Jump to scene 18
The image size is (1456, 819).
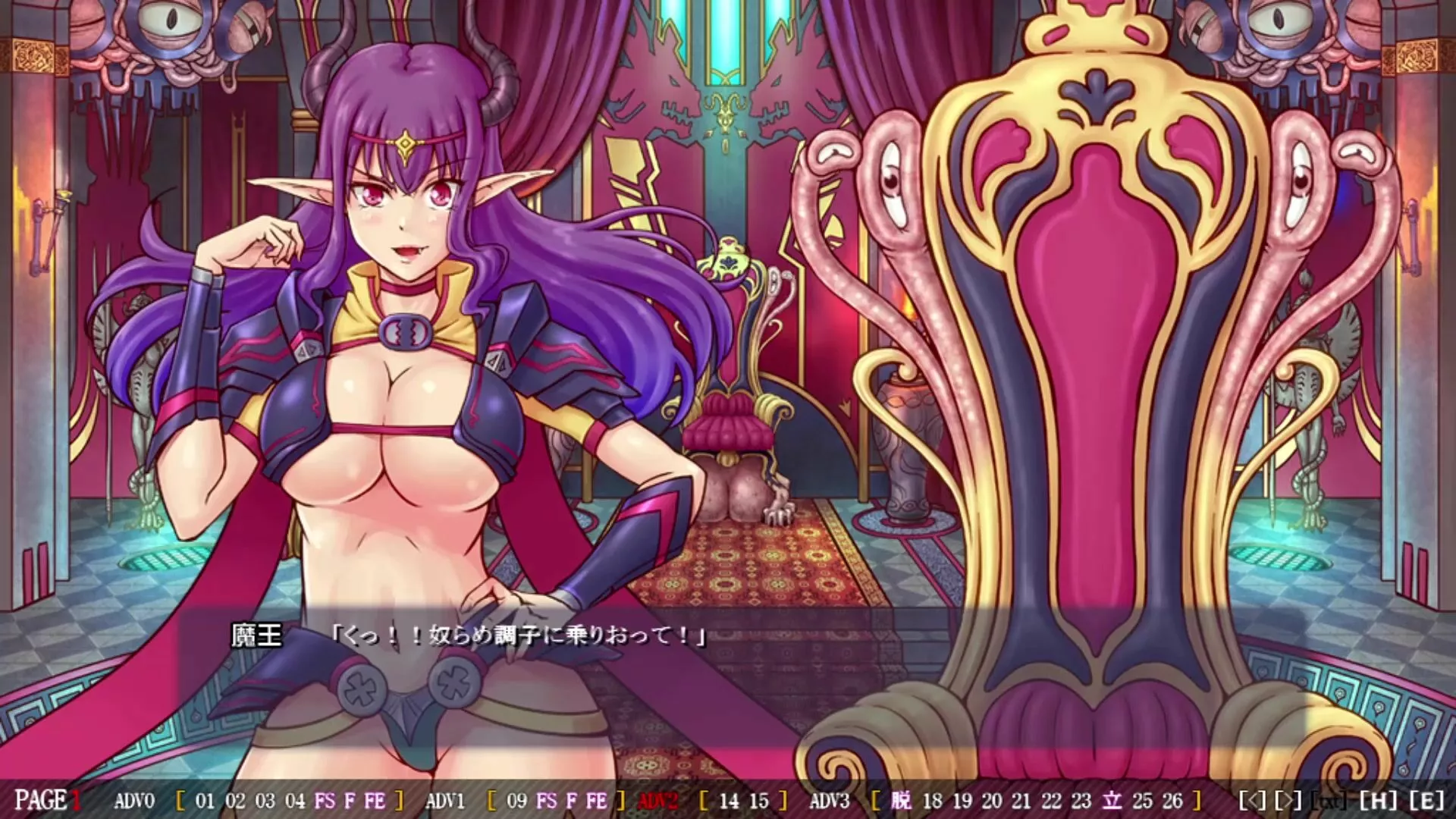tap(932, 800)
